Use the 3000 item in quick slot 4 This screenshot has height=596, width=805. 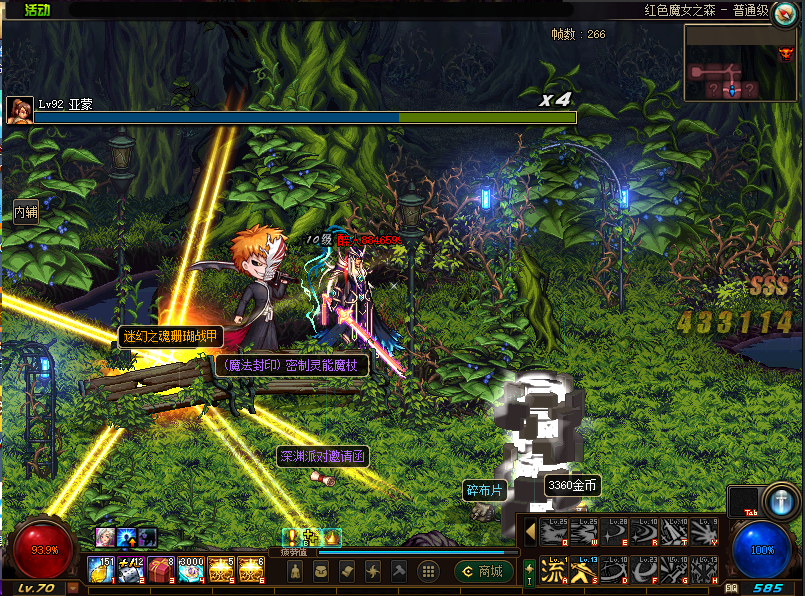pos(191,569)
